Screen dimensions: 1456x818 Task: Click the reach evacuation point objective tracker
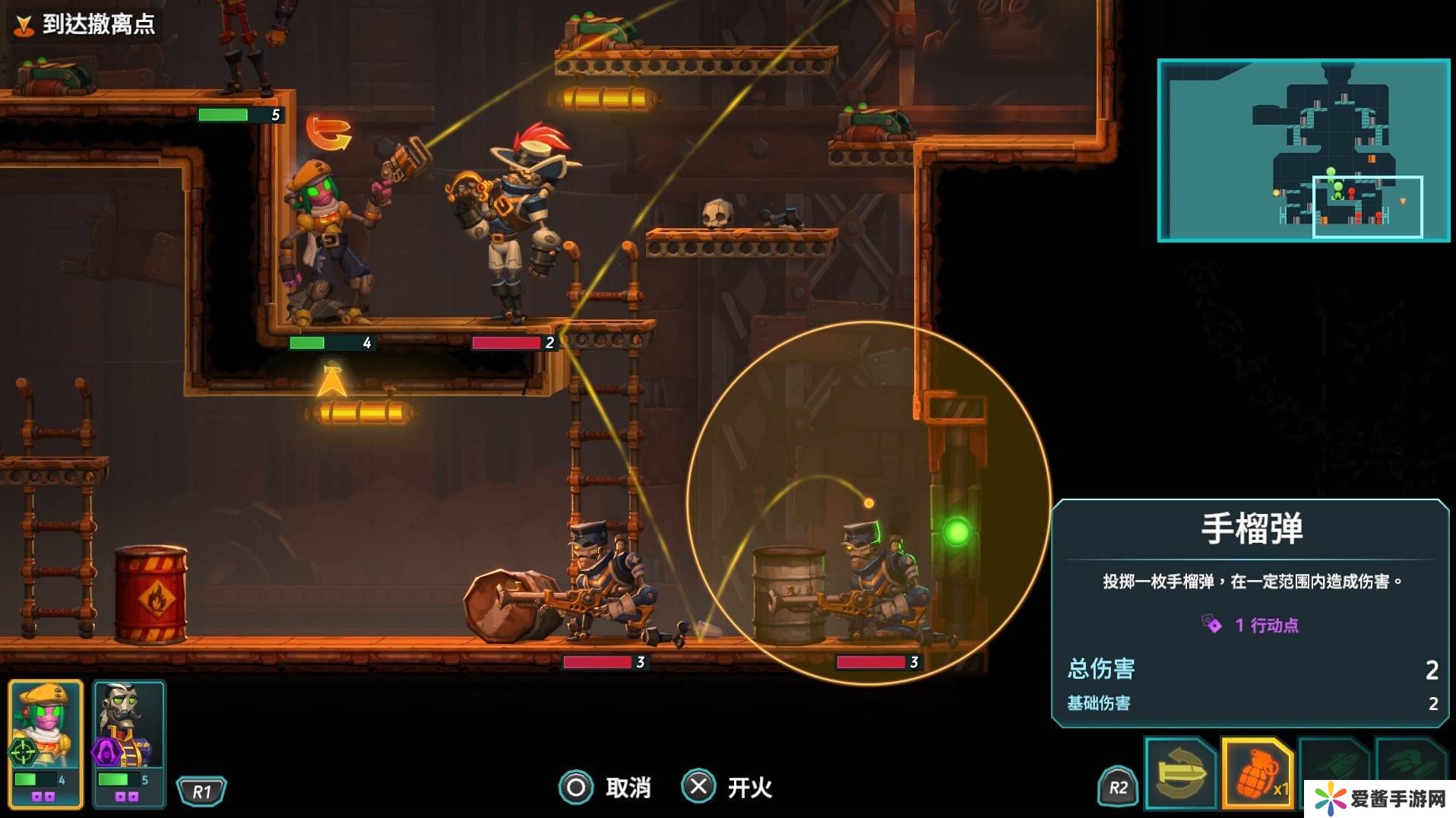click(x=85, y=24)
